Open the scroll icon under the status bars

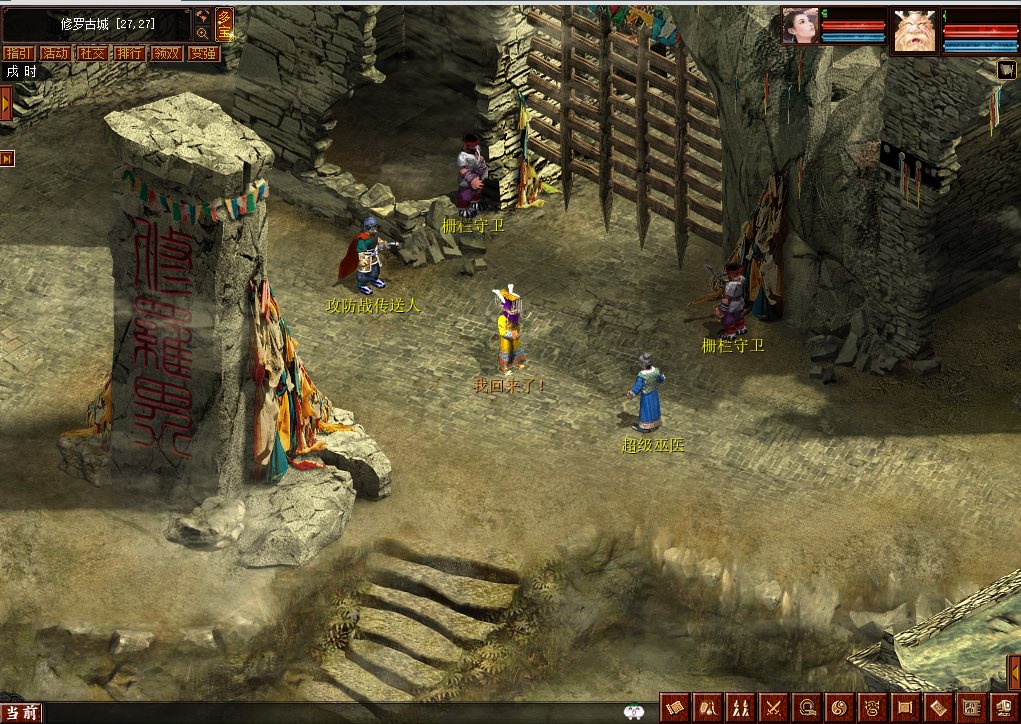(x=1006, y=69)
